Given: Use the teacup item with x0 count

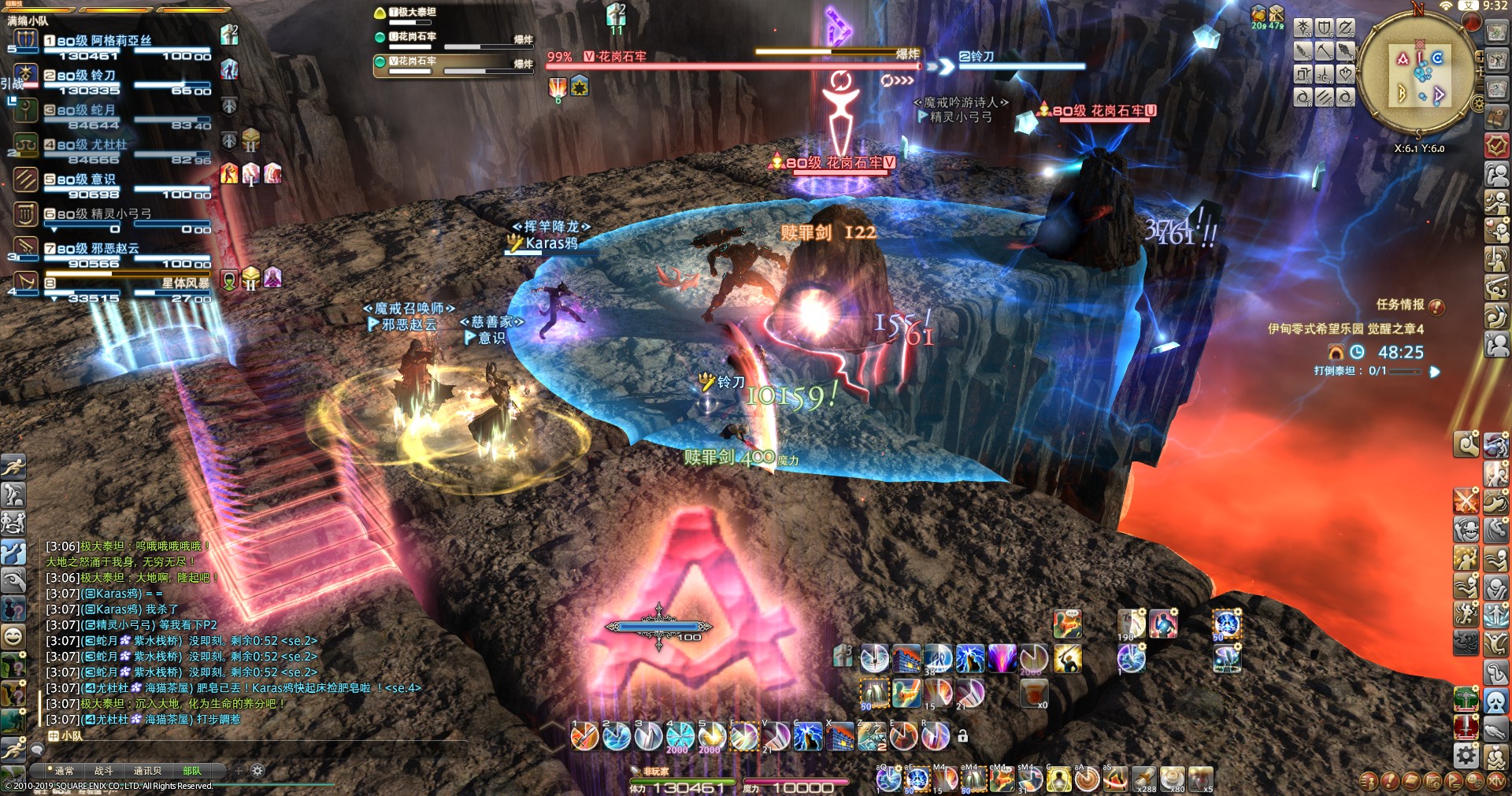Looking at the screenshot, I should point(1033,693).
